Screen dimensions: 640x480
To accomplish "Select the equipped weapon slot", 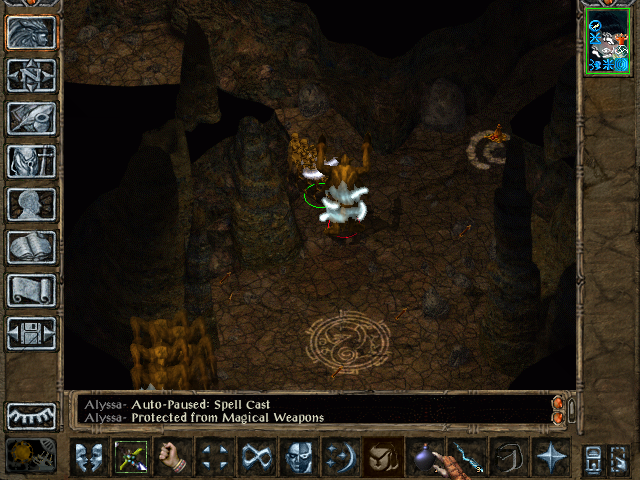I will point(131,457).
